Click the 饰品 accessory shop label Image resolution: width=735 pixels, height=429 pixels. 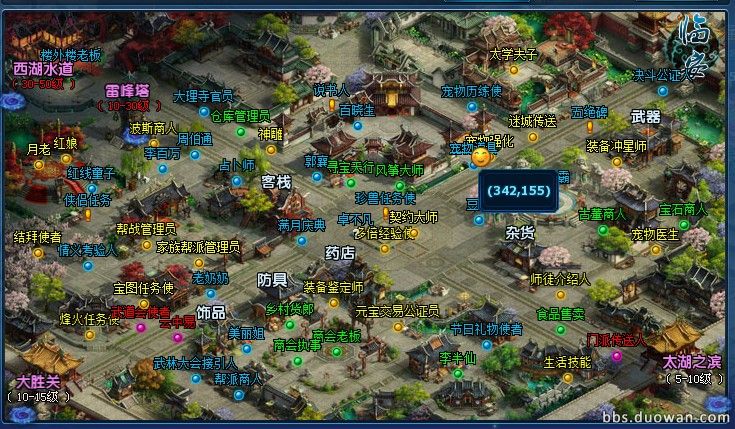[x=211, y=312]
